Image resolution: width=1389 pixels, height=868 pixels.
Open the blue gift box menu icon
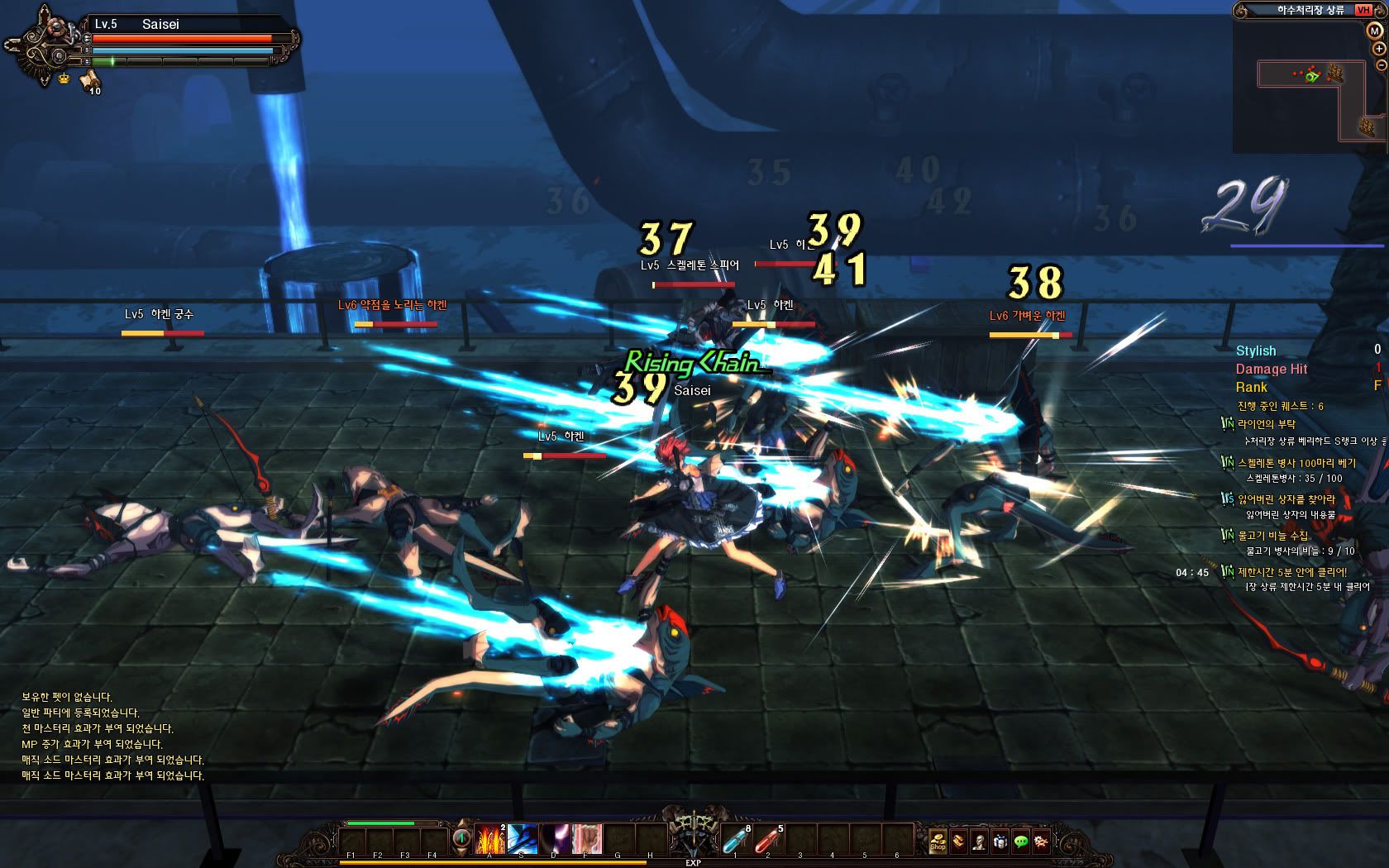pyautogui.click(x=1000, y=841)
